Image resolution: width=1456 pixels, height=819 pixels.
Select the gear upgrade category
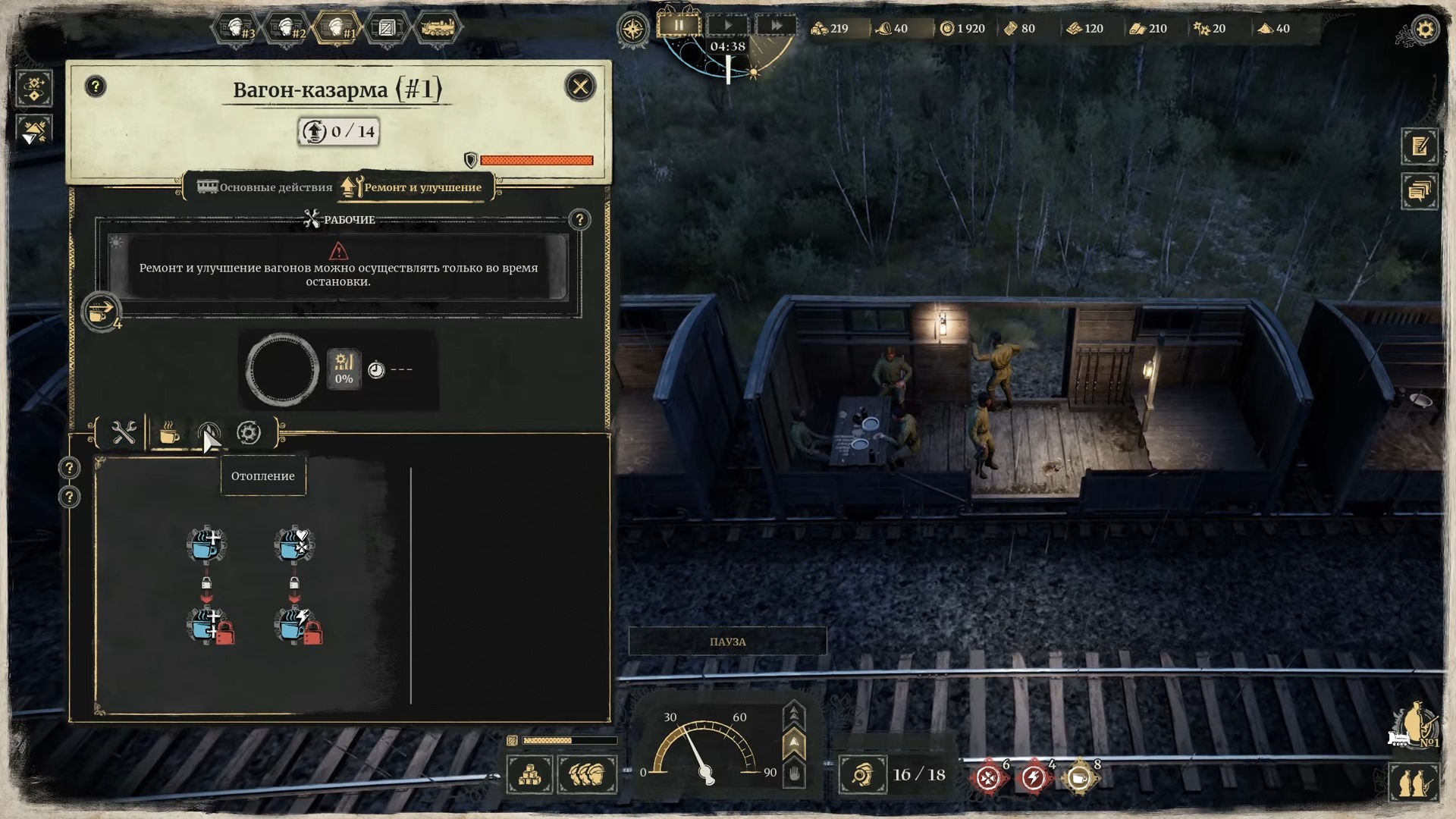click(x=249, y=433)
